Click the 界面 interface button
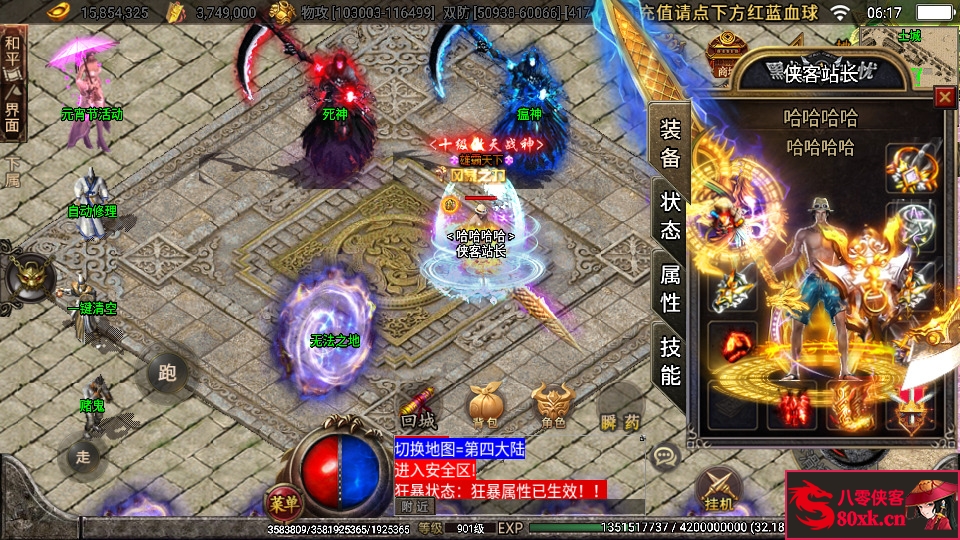 coord(12,115)
